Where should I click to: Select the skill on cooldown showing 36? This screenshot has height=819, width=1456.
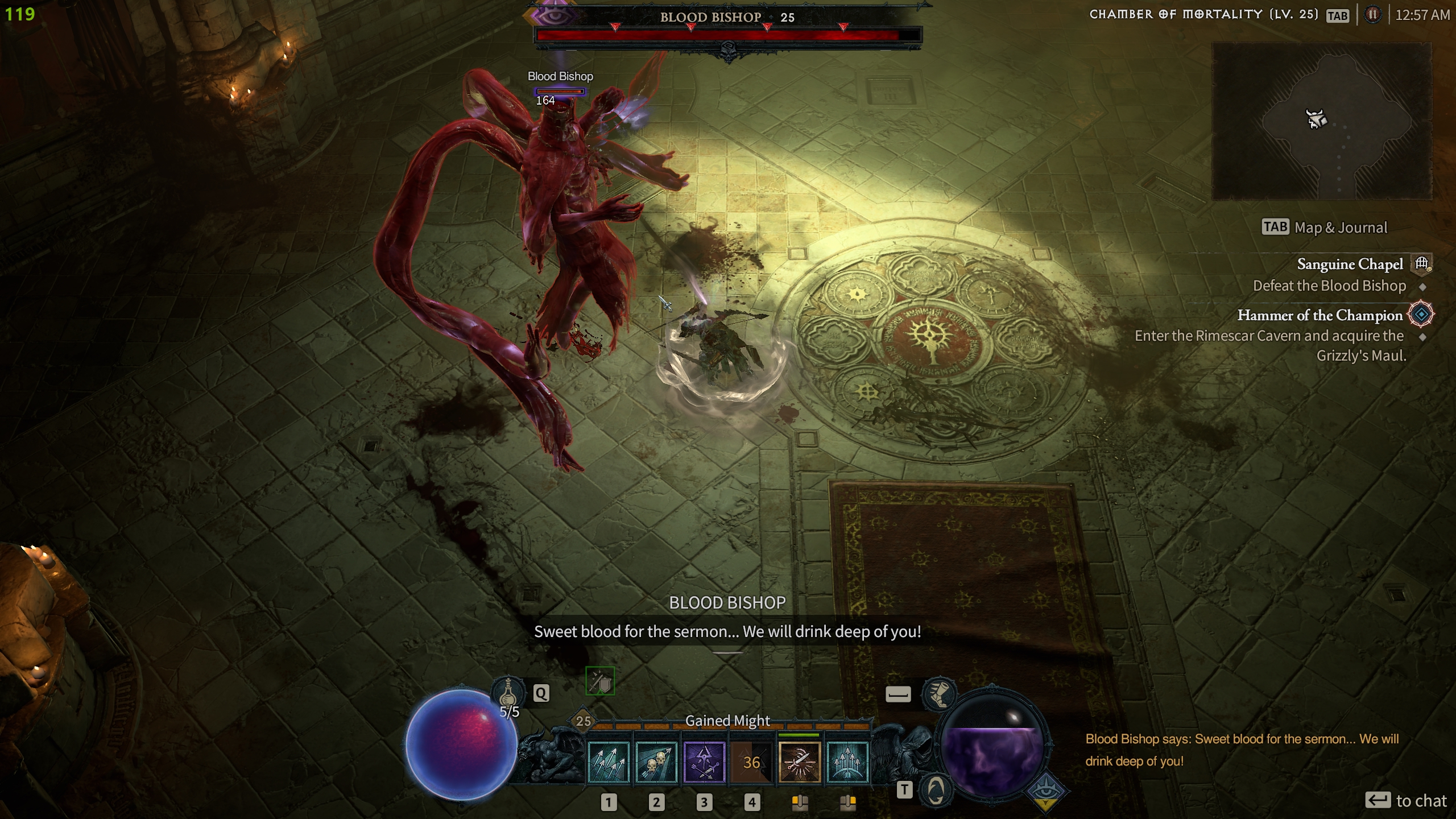[751, 762]
